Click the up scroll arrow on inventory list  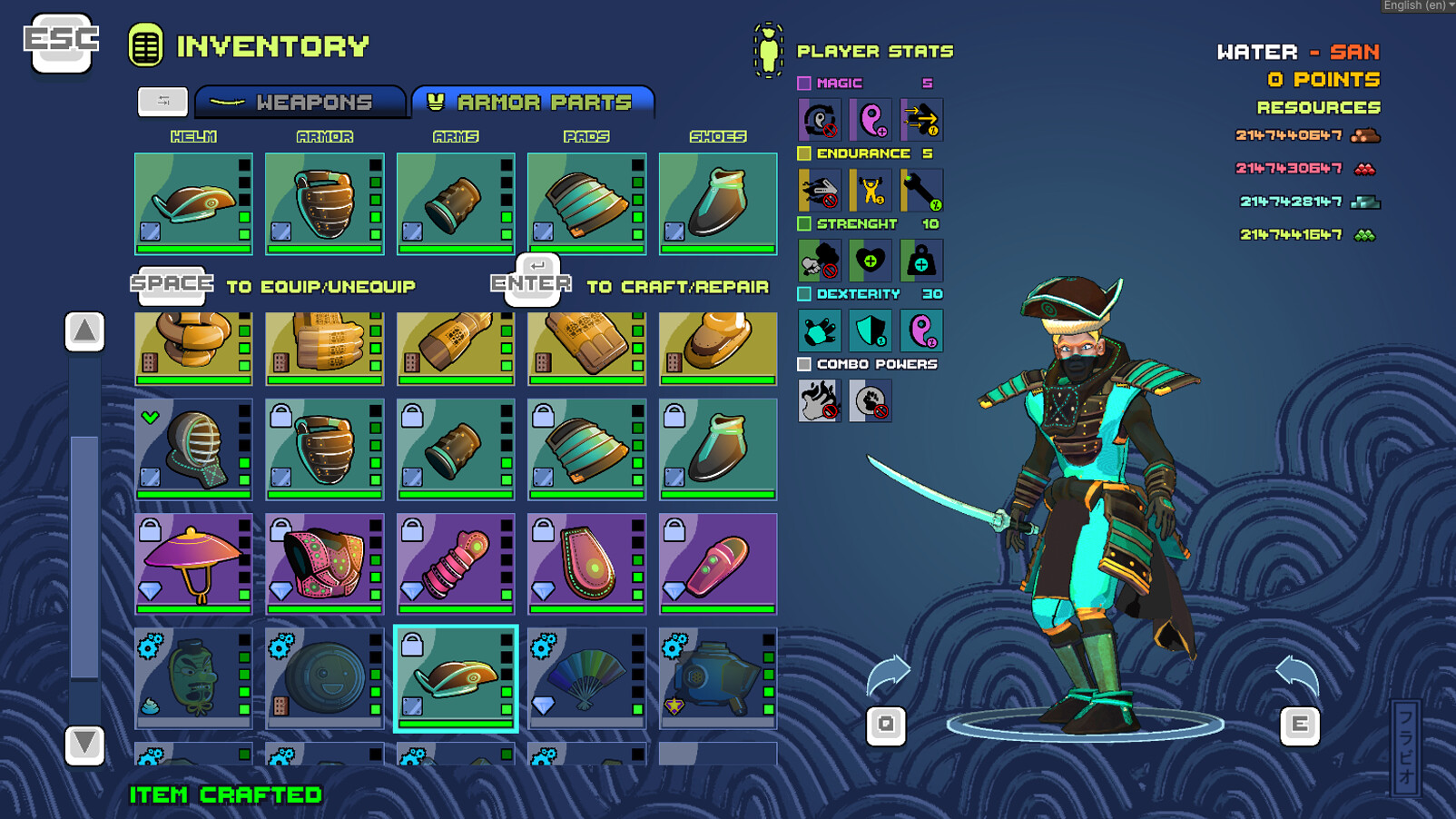(84, 331)
